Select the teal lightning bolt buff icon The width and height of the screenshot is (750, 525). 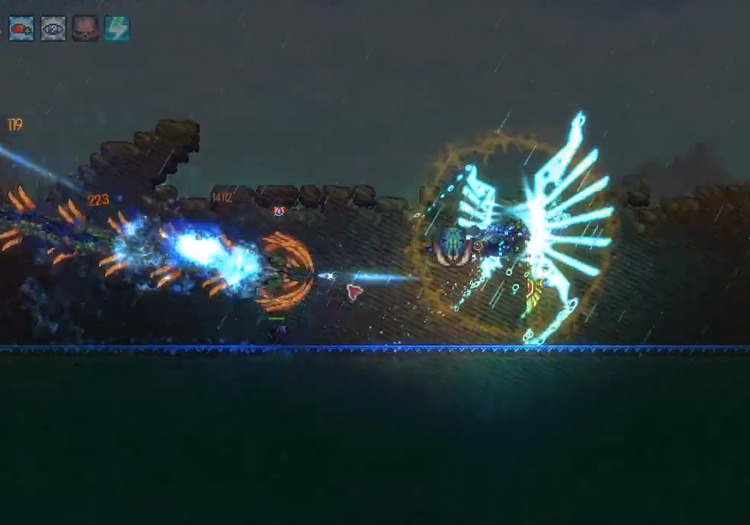pyautogui.click(x=117, y=28)
